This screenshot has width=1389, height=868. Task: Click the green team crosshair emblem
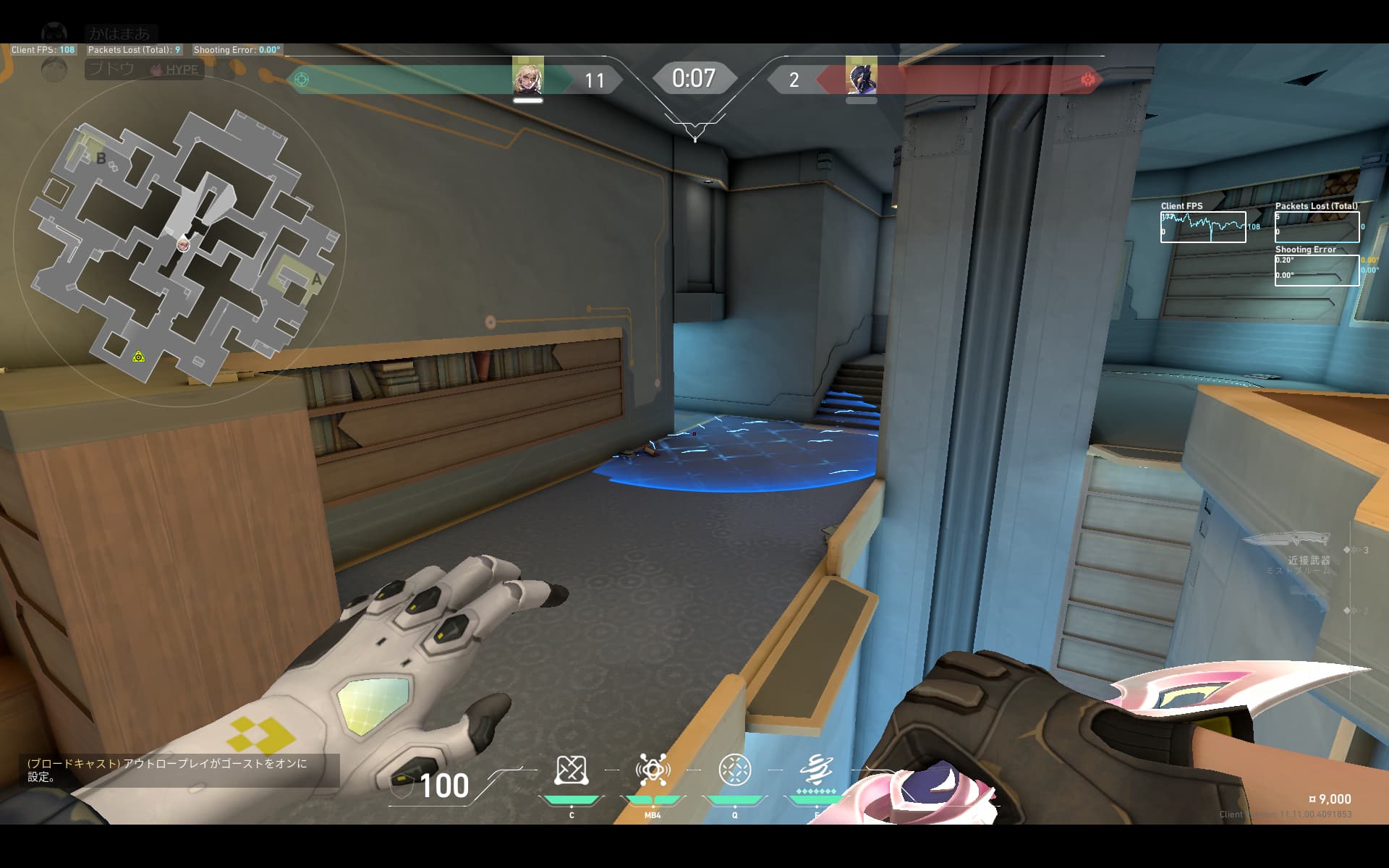(302, 80)
